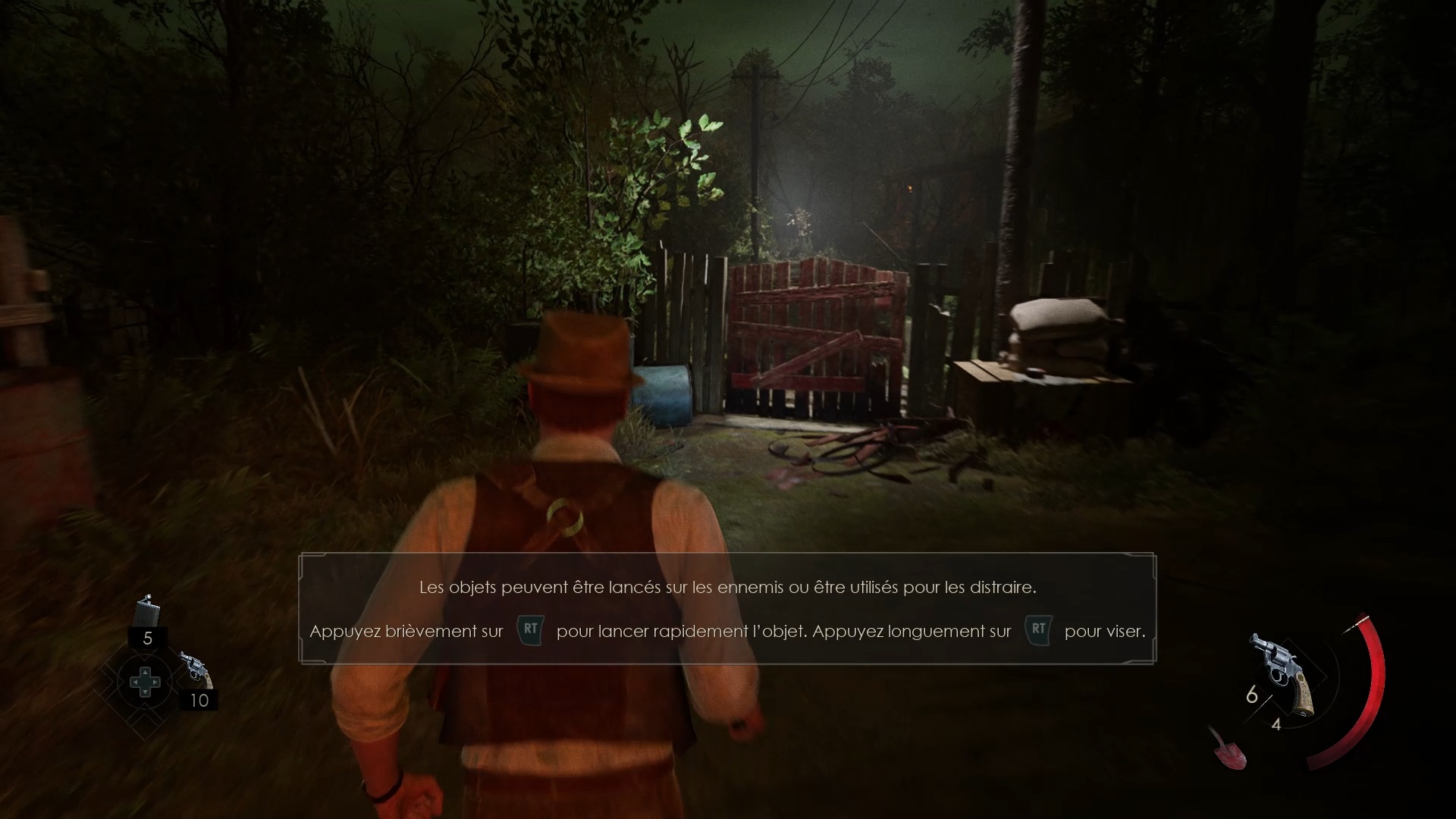The width and height of the screenshot is (1456, 819).
Task: Select the flask item in the quick-select wheel
Action: click(x=147, y=611)
